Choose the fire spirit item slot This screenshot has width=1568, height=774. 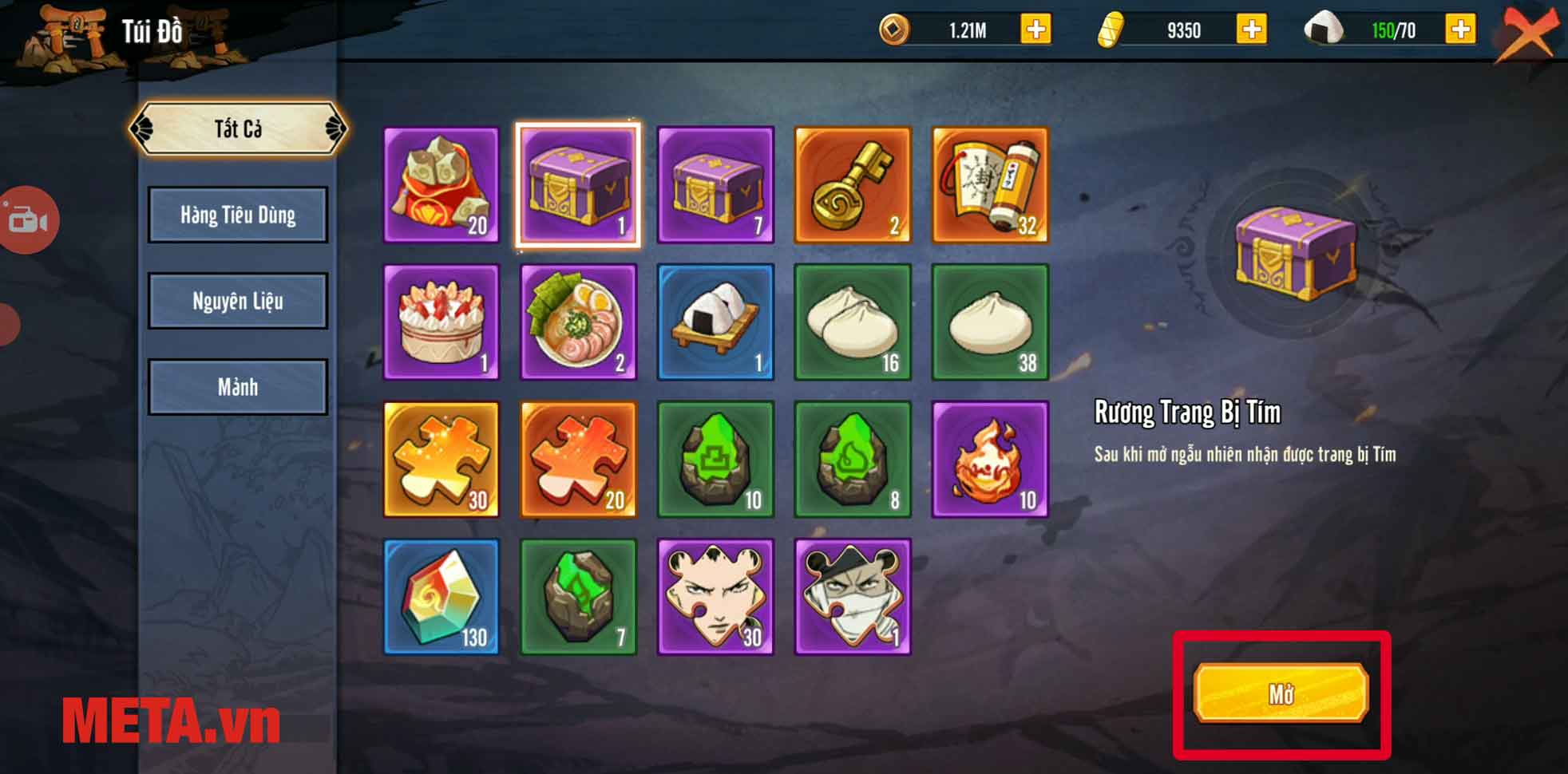990,460
